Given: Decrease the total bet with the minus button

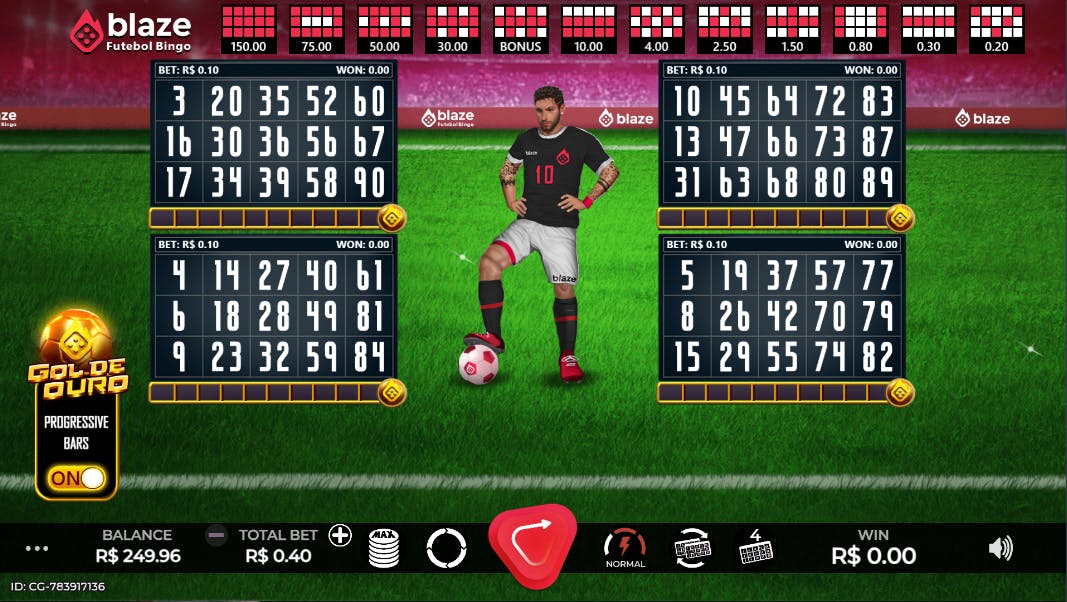Looking at the screenshot, I should 216,535.
